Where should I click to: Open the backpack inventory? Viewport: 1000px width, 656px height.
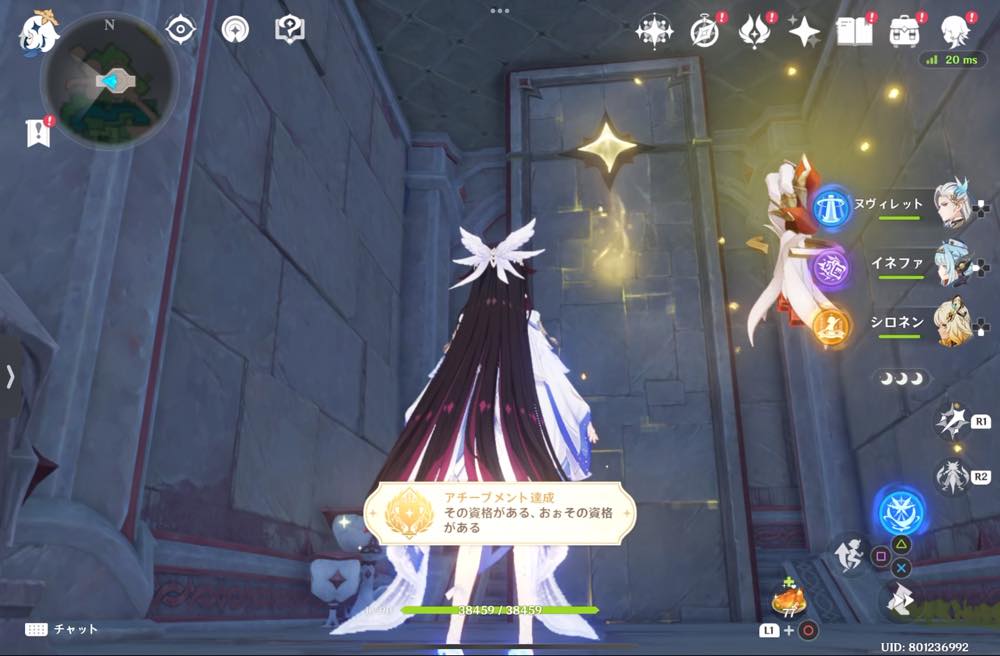(x=906, y=32)
